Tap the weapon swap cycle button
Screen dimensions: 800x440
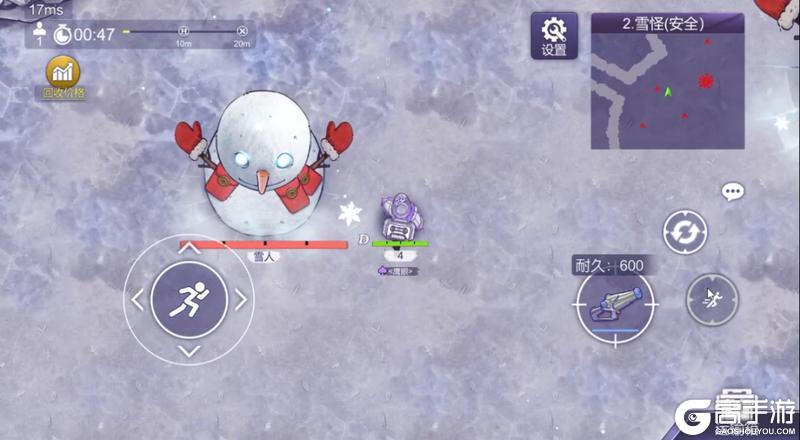pyautogui.click(x=685, y=232)
